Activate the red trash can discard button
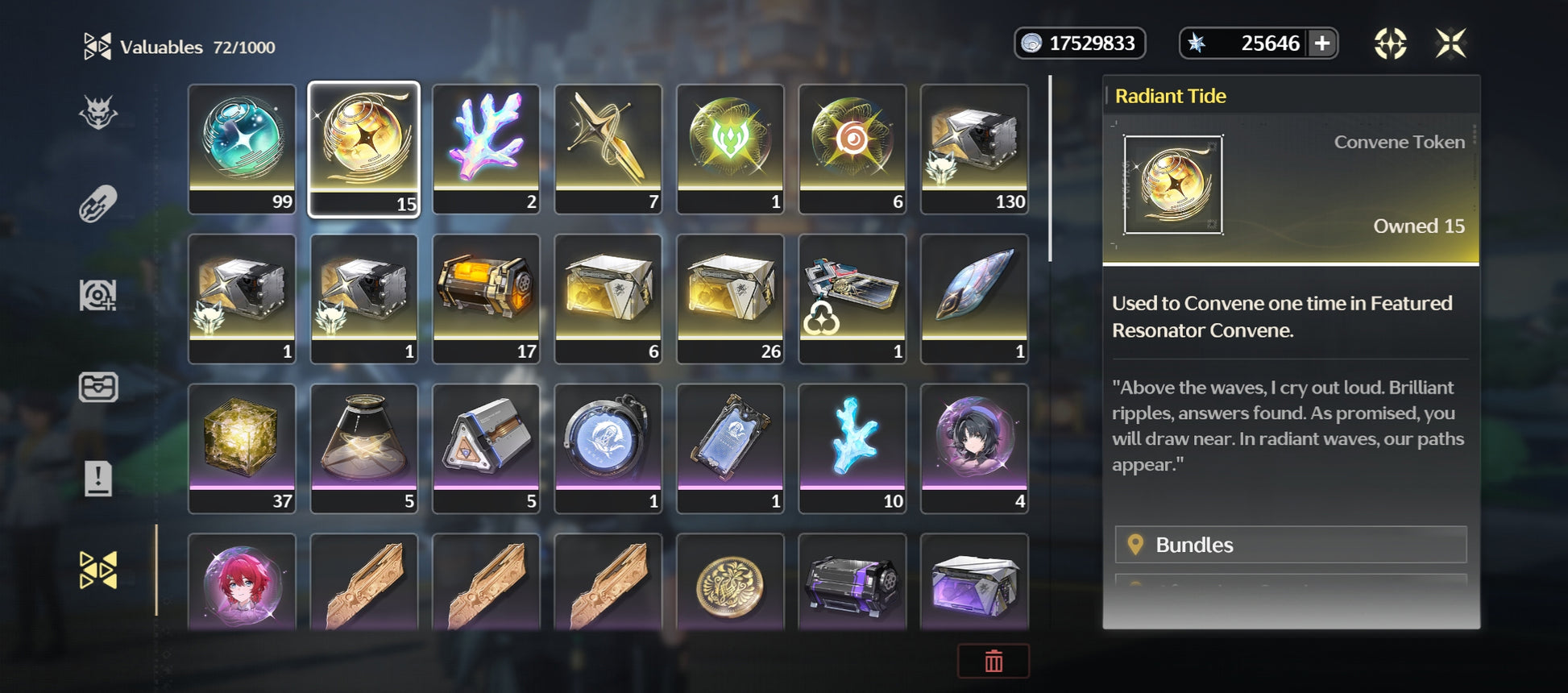This screenshot has width=1568, height=693. click(x=993, y=661)
